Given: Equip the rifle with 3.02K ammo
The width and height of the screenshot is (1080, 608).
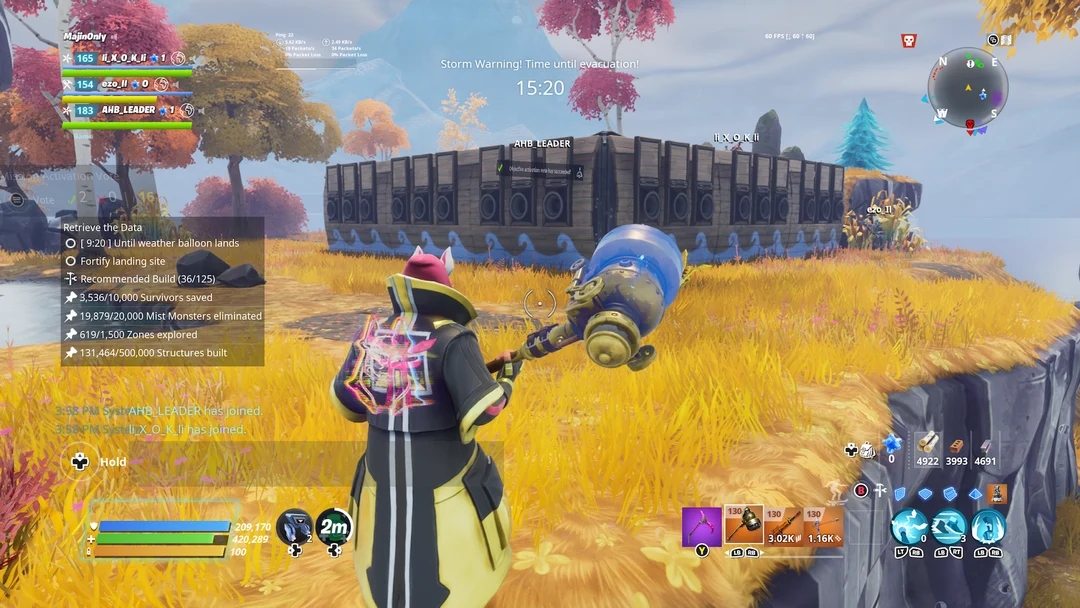Looking at the screenshot, I should [784, 527].
